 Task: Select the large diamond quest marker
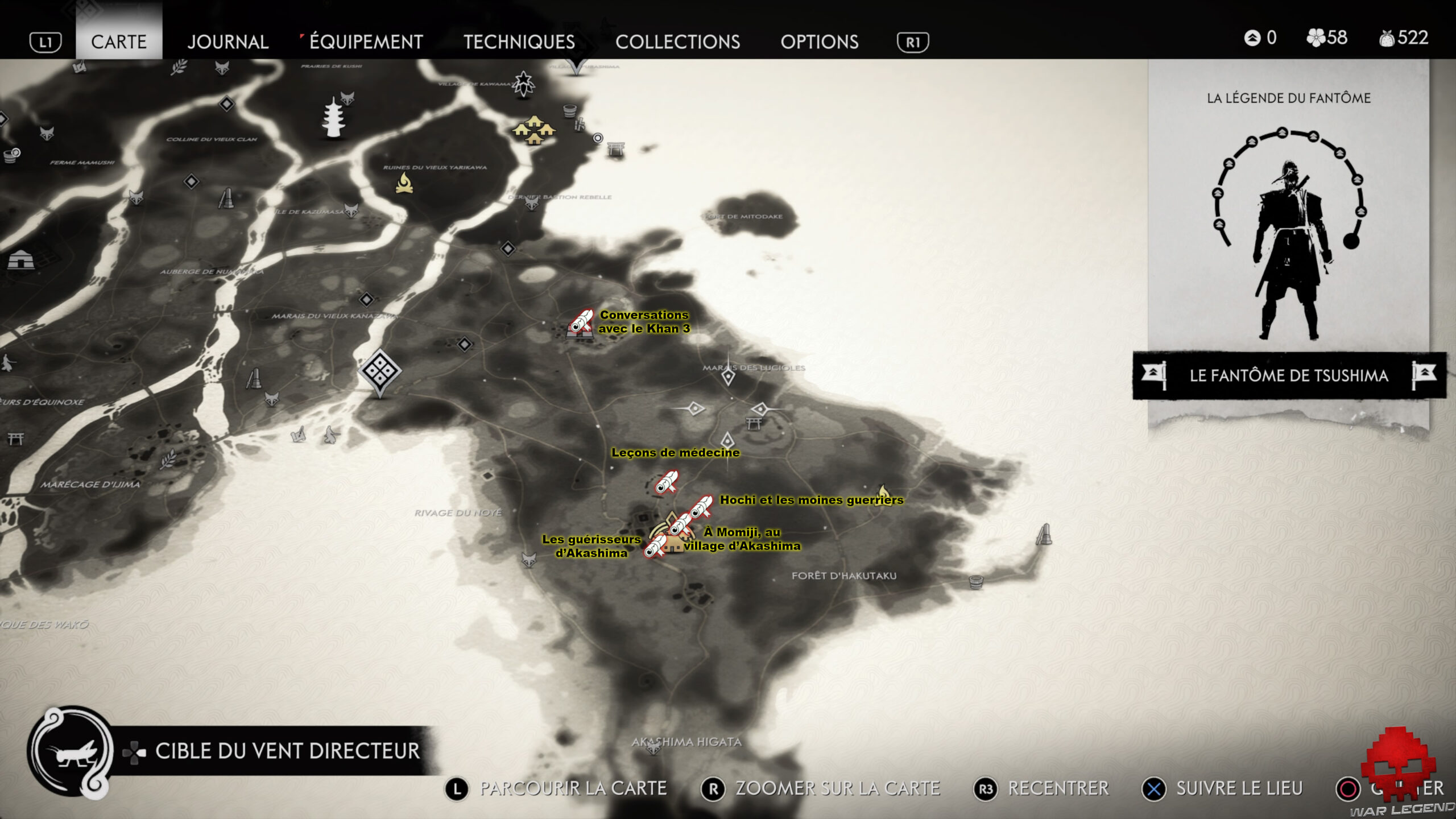pos(379,371)
